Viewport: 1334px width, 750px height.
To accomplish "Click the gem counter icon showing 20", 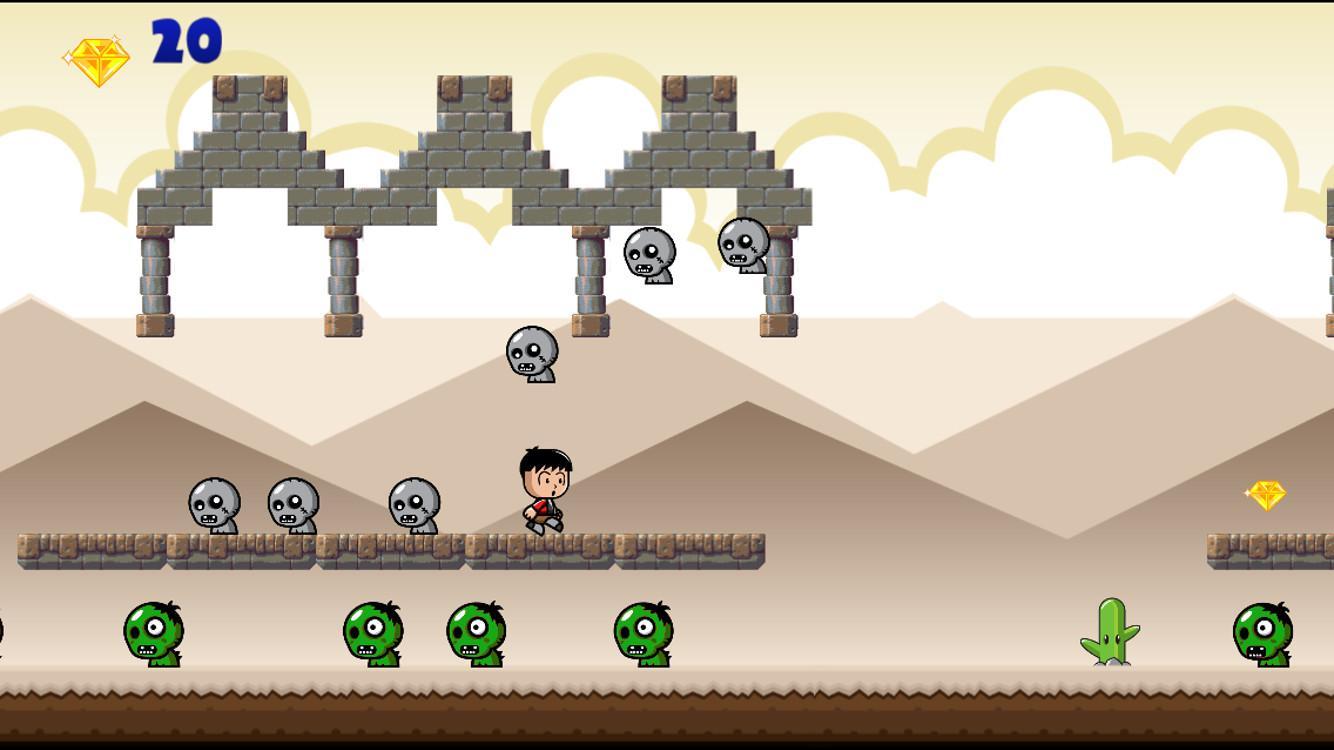I will [97, 55].
